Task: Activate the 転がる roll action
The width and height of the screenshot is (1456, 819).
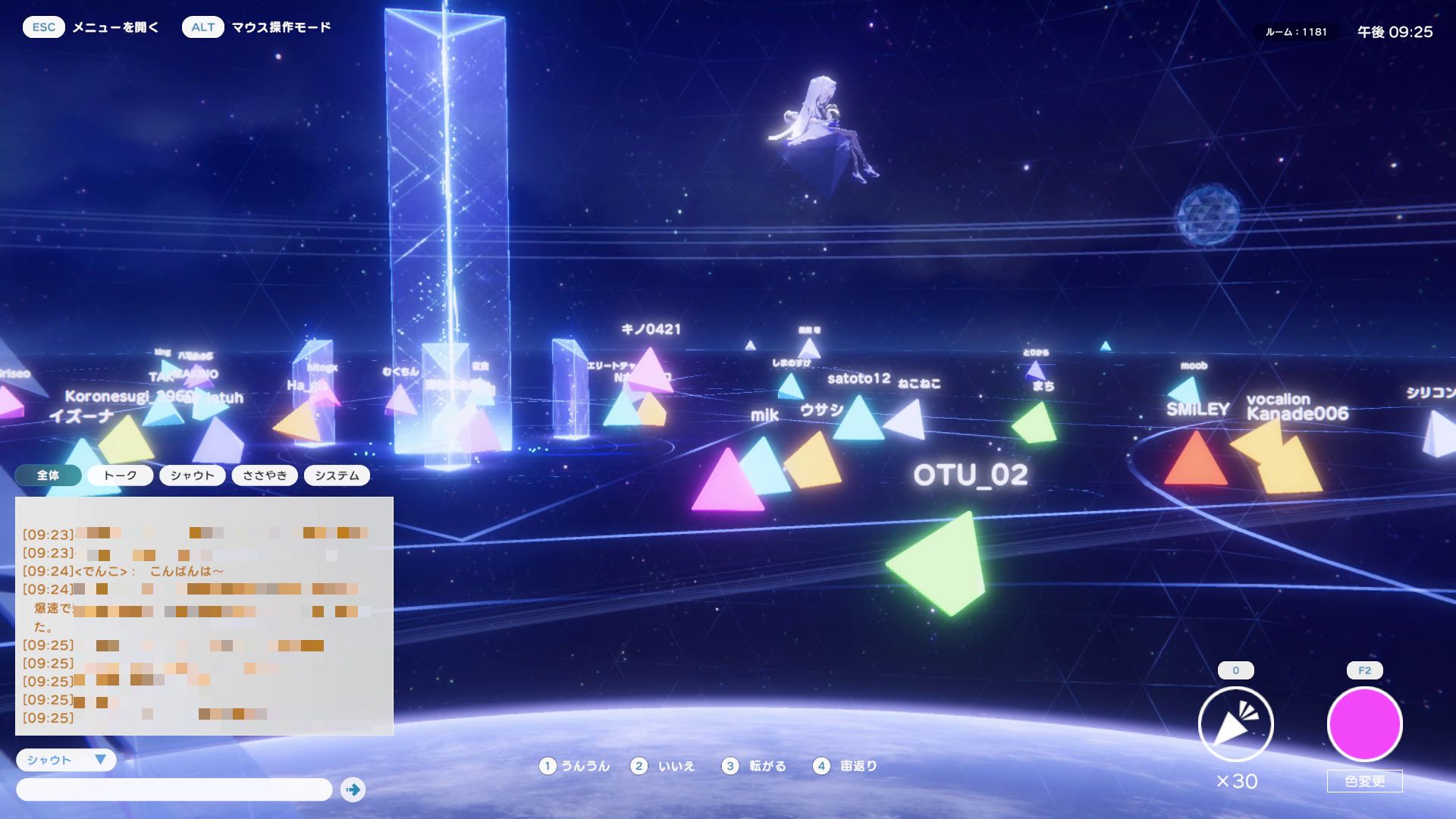Action: (755, 766)
